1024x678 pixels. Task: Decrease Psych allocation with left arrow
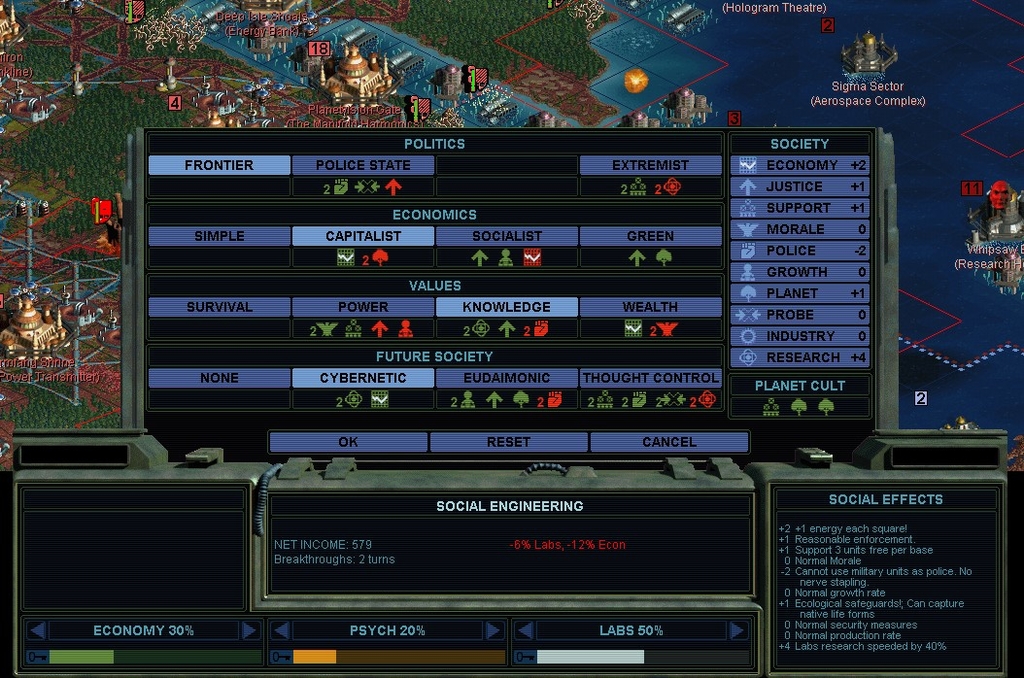282,630
